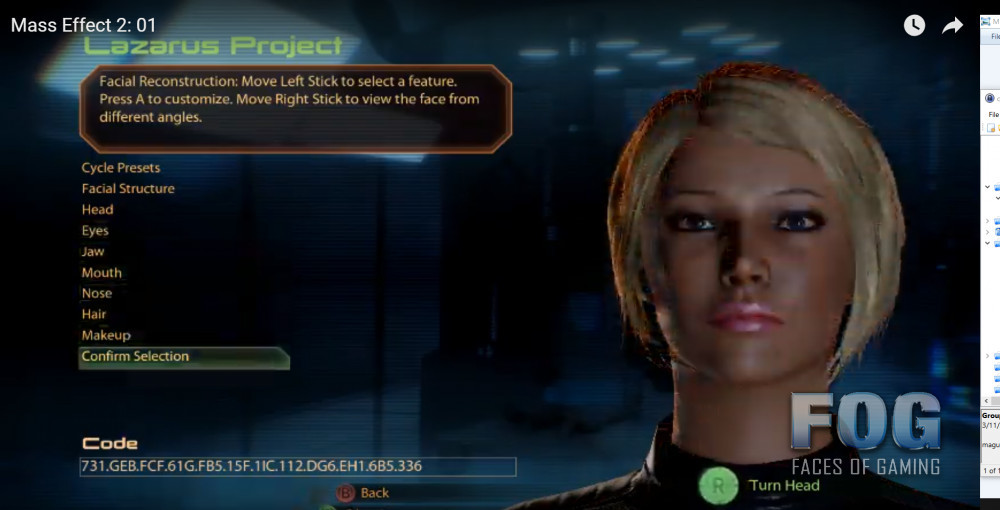Image resolution: width=1000 pixels, height=510 pixels.
Task: Click Confirm Selection
Action: tap(136, 357)
